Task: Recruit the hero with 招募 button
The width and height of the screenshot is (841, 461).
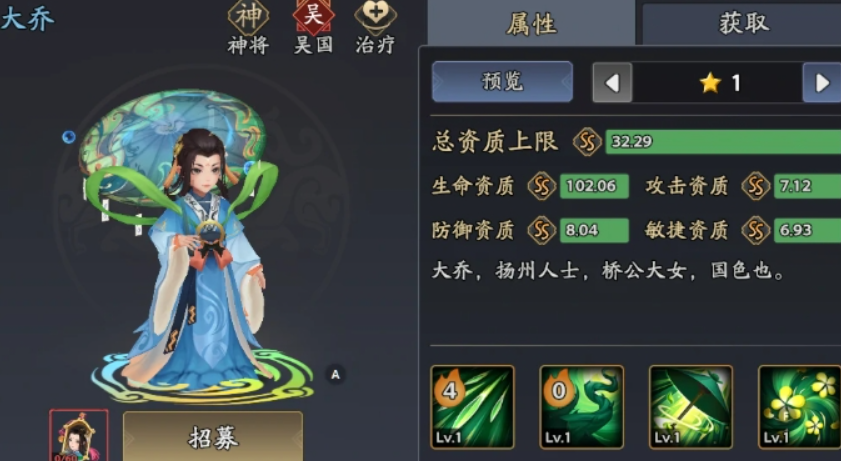Action: click(x=212, y=437)
